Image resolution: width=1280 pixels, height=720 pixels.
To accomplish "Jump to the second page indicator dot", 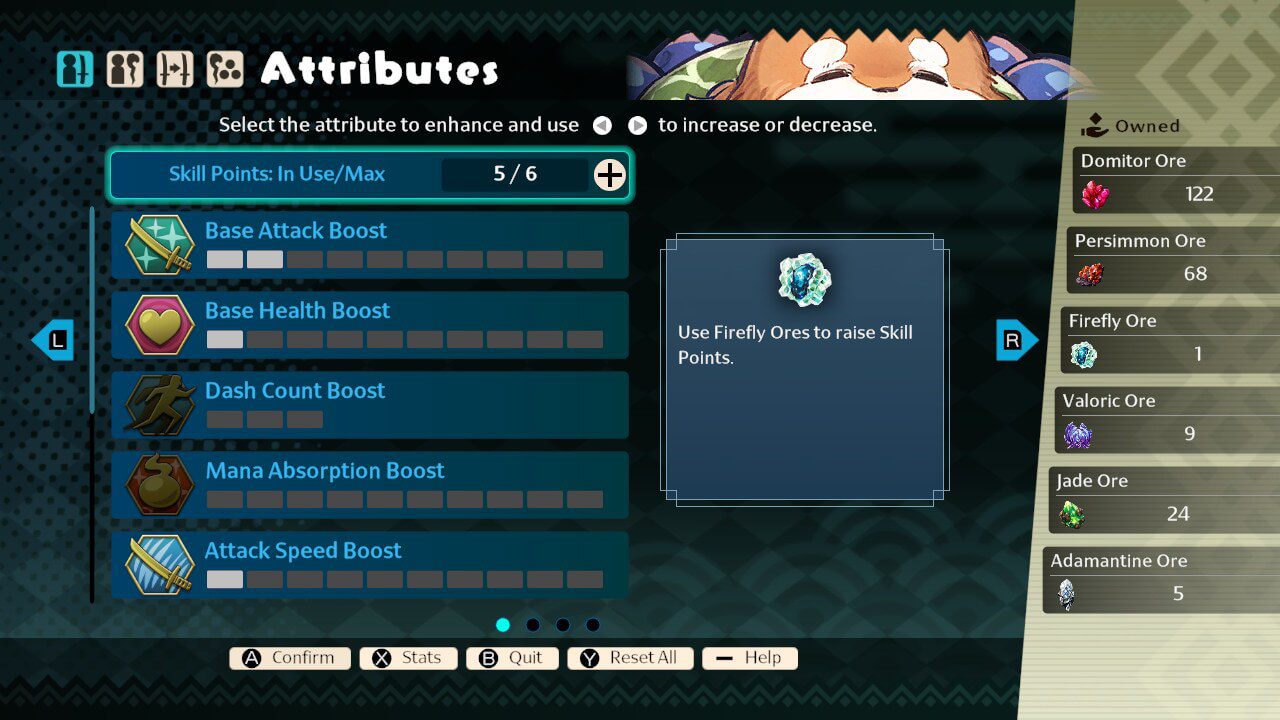I will pos(533,625).
